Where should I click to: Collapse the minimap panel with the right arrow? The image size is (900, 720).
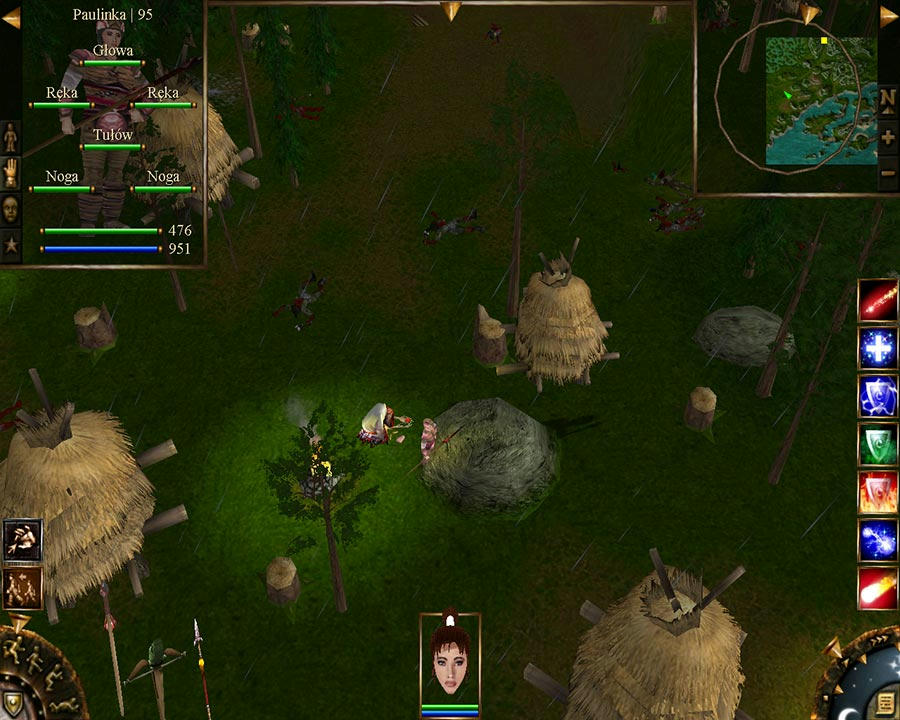click(888, 16)
